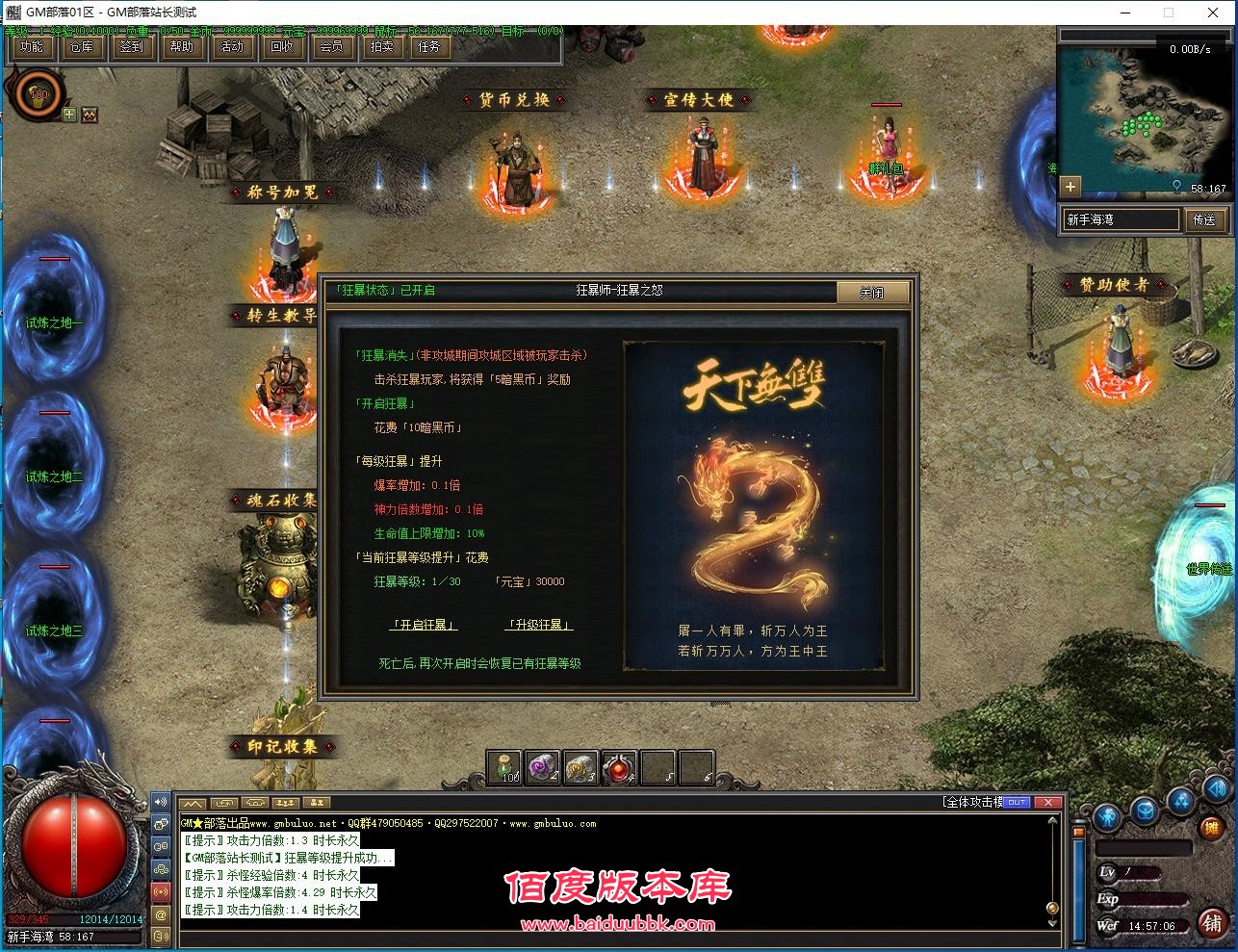The image size is (1238, 952).
Task: Open the 仓库 warehouse
Action: pyautogui.click(x=82, y=46)
